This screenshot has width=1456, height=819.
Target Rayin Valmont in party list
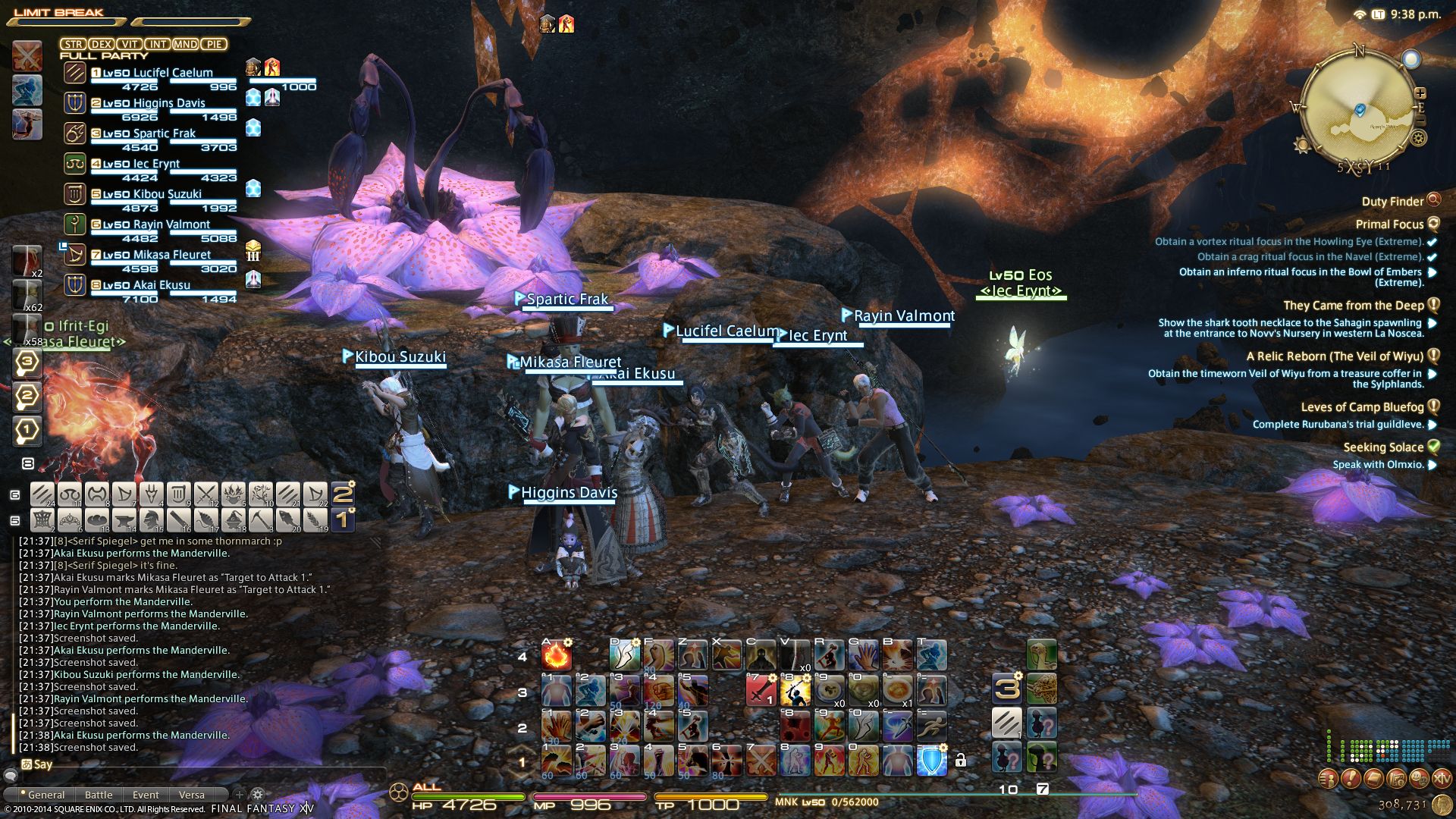pyautogui.click(x=171, y=225)
